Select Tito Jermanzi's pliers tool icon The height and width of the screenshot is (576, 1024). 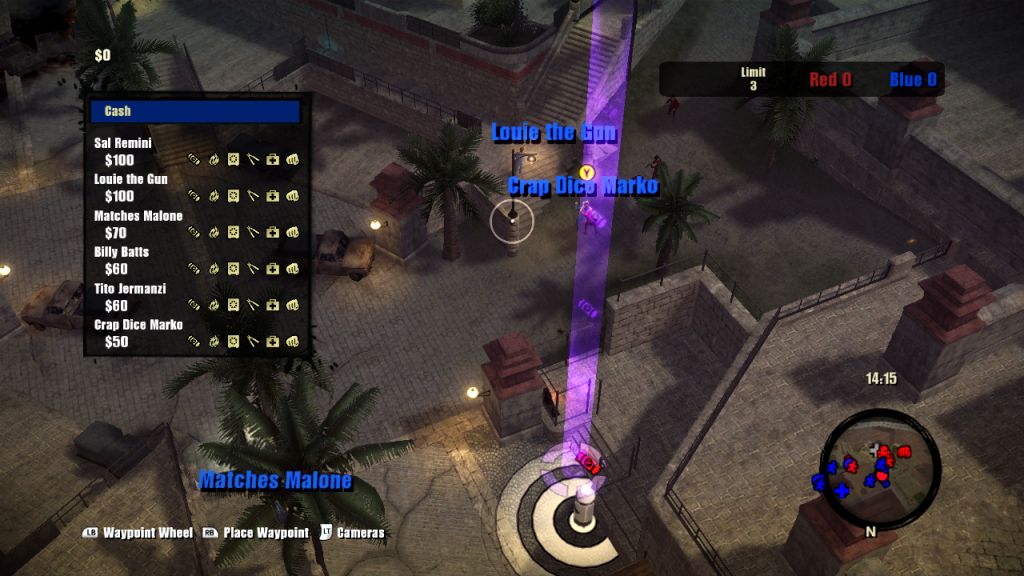pos(253,305)
